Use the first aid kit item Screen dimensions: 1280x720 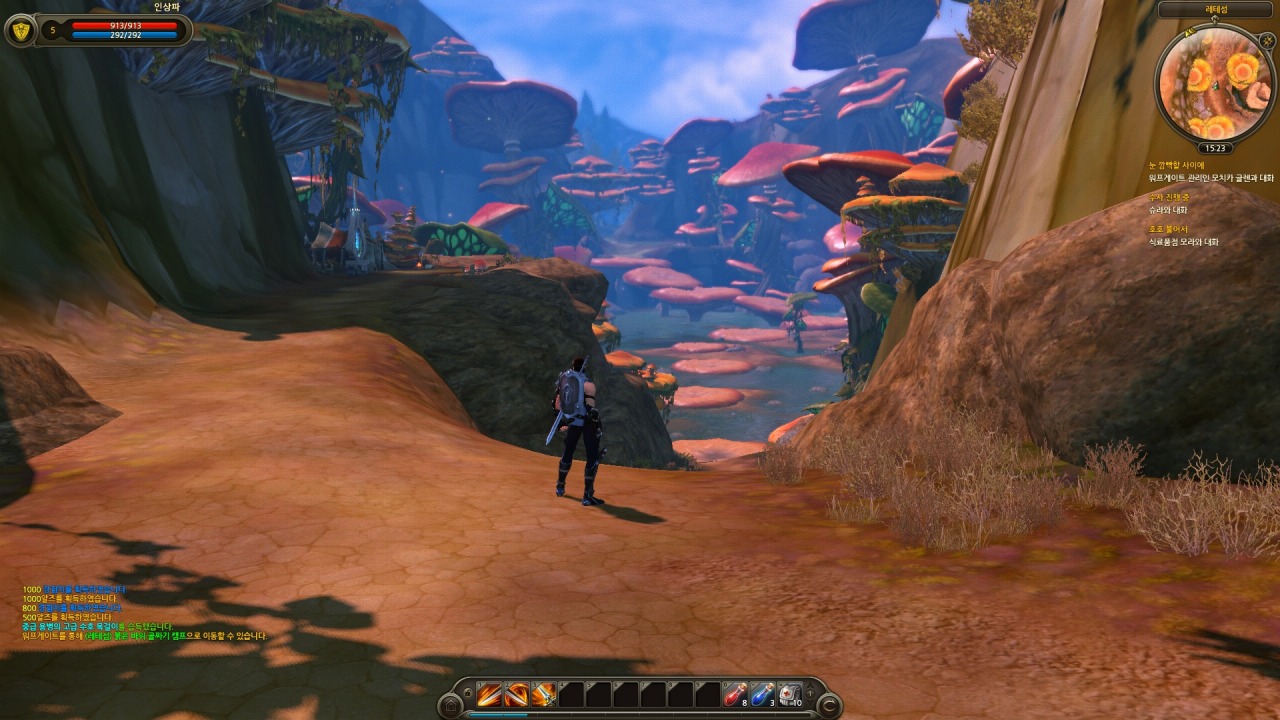(x=789, y=694)
